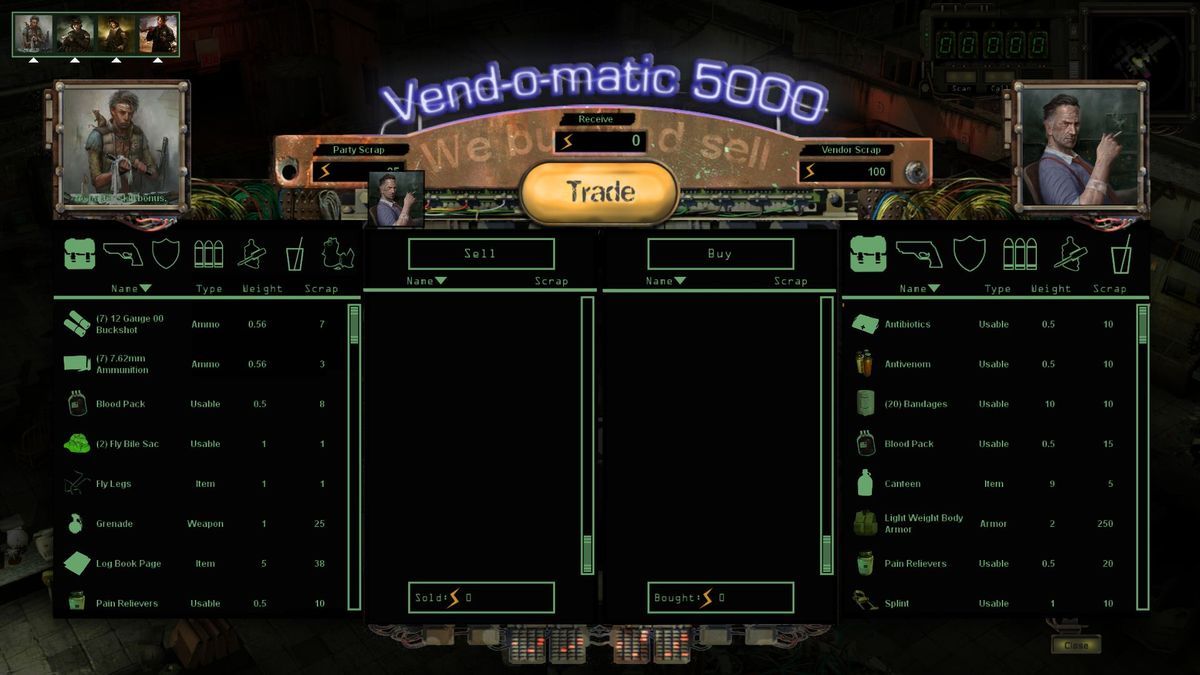Viewport: 1200px width, 675px height.
Task: Filter vendor stock by armor shield icon
Action: 969,254
